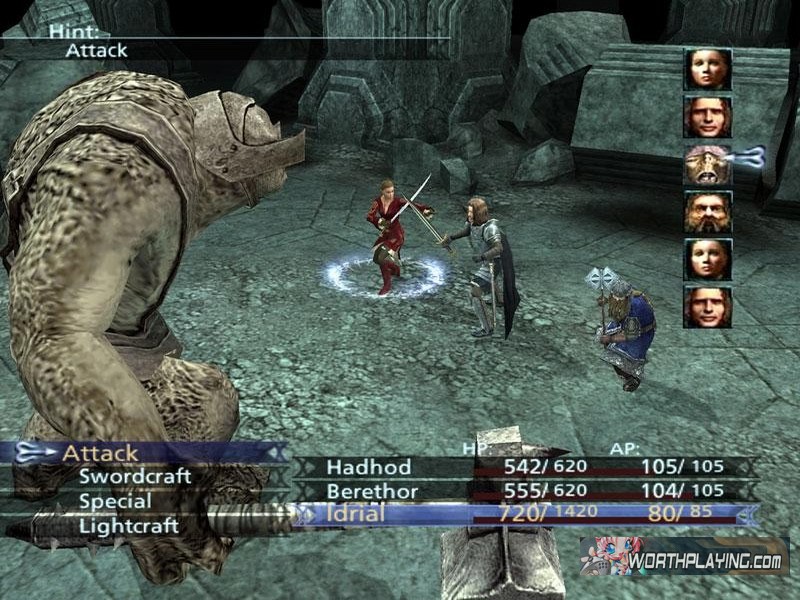Open the Lightcraft skill menu
Viewport: 800px width, 600px height.
[129, 525]
